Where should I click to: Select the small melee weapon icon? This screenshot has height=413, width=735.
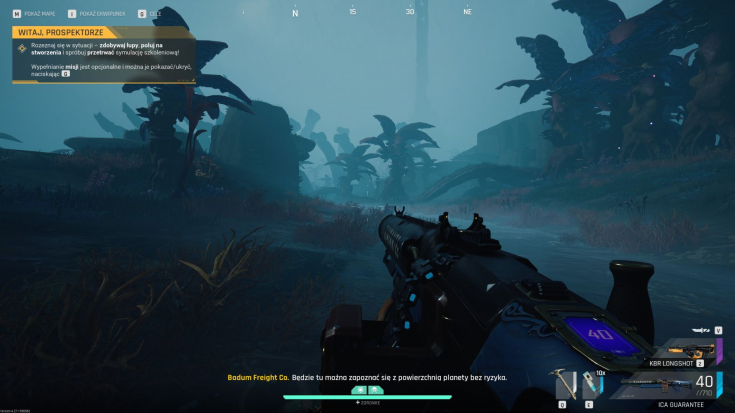pyautogui.click(x=704, y=329)
